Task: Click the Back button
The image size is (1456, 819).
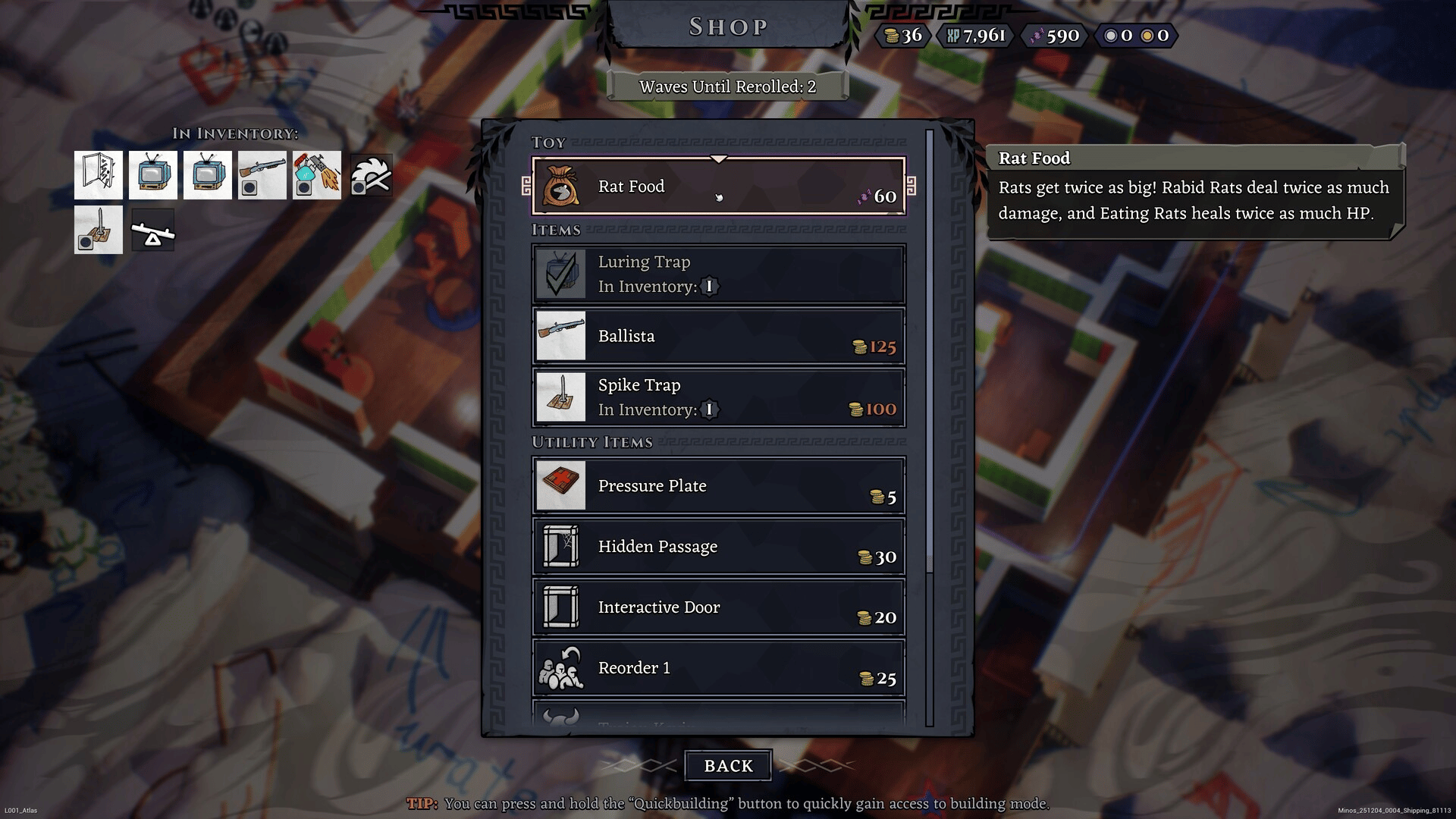Action: point(728,766)
